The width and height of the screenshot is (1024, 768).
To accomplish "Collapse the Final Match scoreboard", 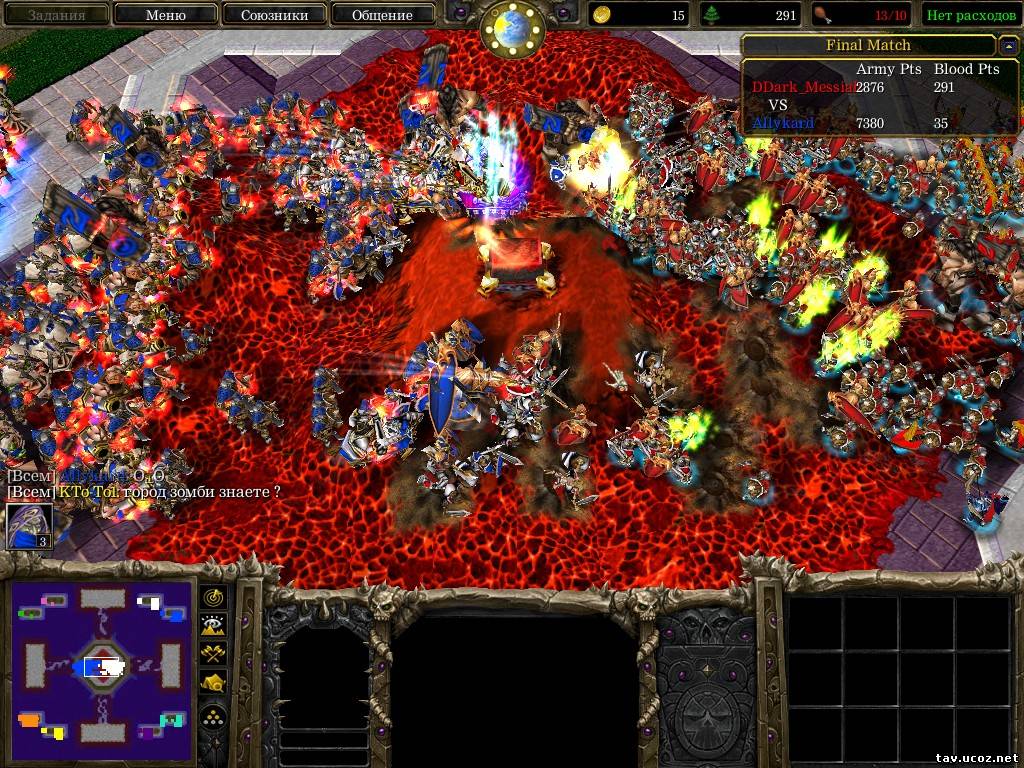I will coord(1007,46).
